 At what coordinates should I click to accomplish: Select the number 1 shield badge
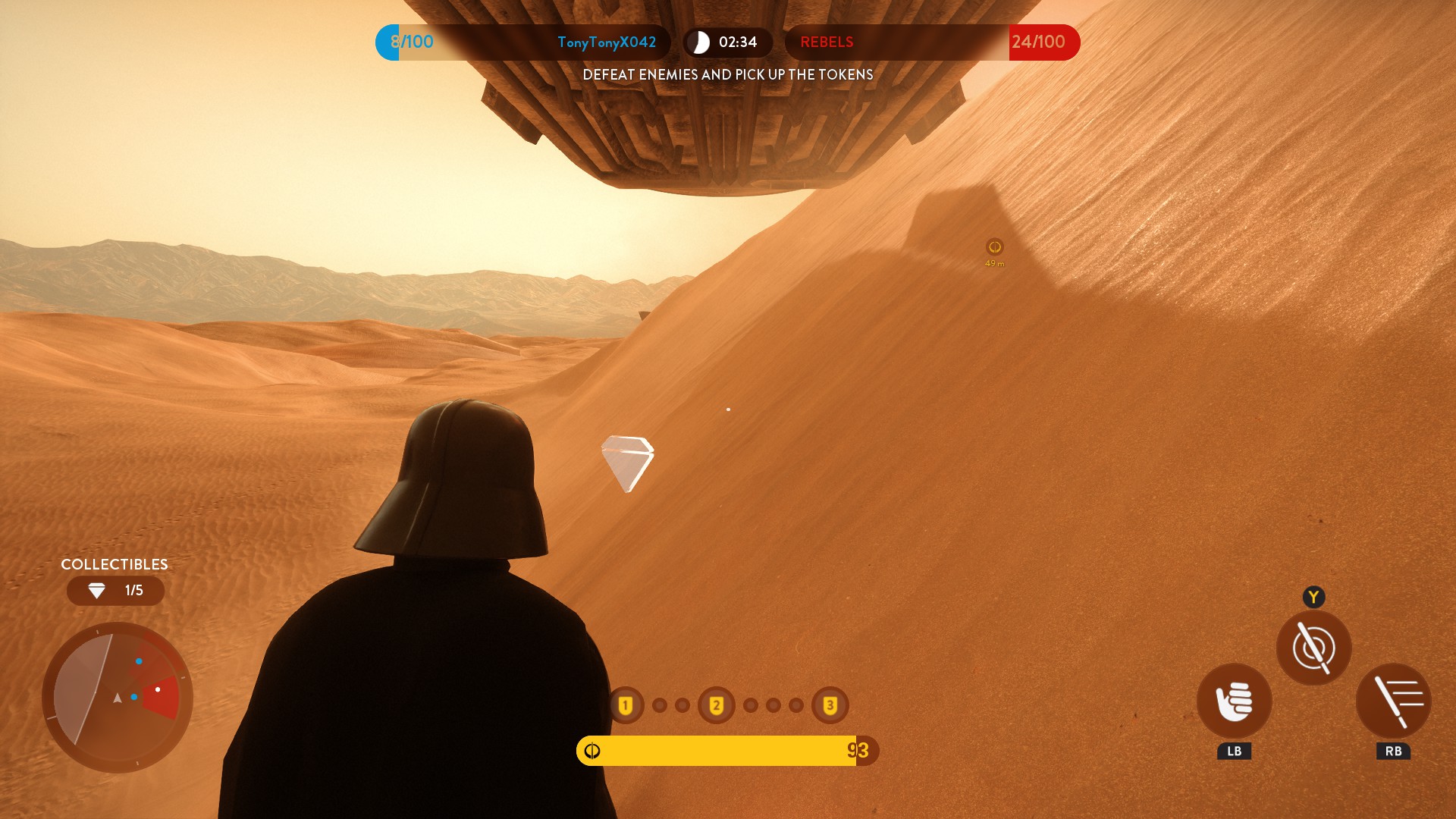(626, 705)
